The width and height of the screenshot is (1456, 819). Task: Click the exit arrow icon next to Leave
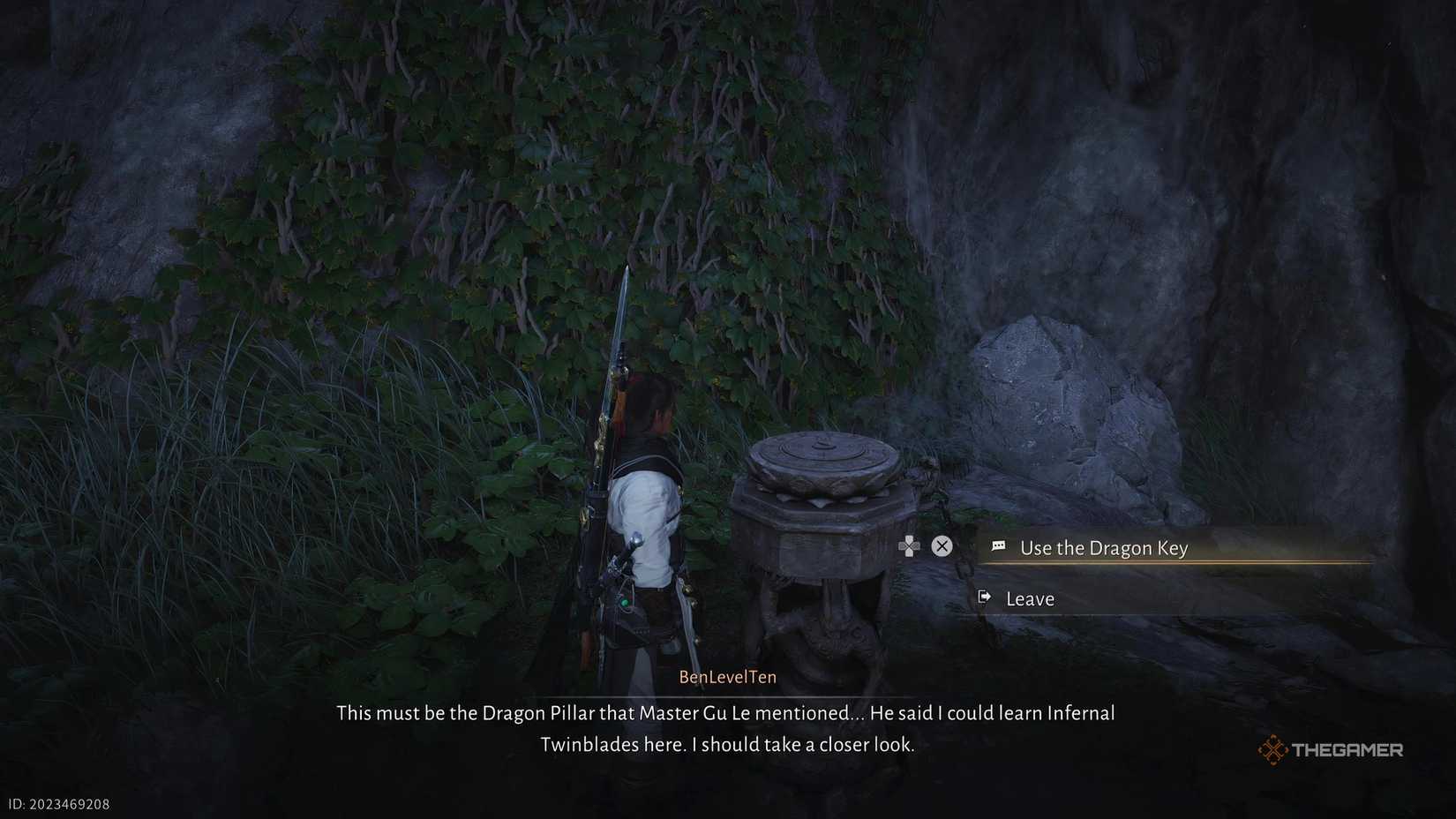[984, 598]
